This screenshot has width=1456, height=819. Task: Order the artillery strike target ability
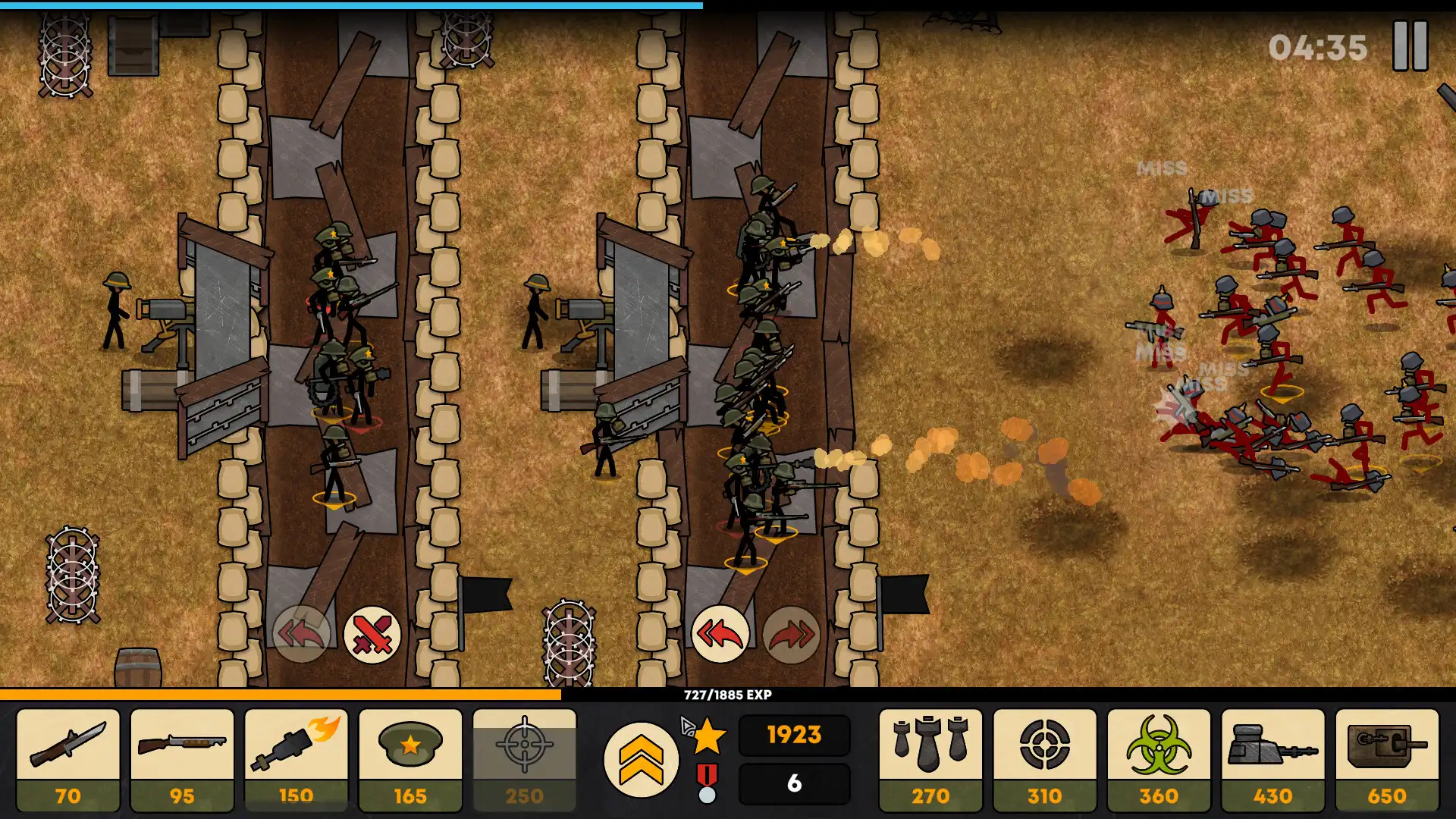[1043, 758]
